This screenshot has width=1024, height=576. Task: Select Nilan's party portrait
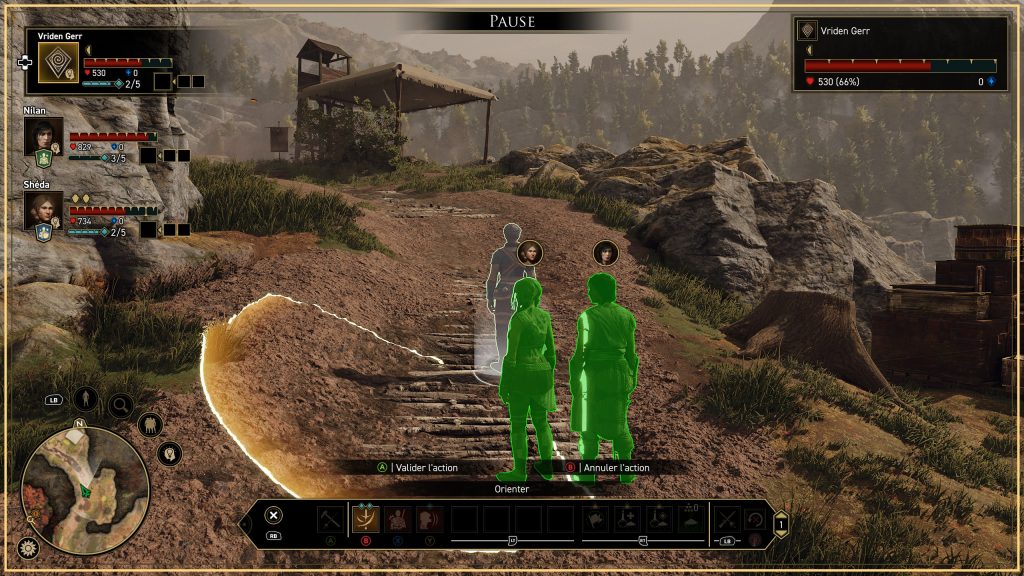[43, 134]
